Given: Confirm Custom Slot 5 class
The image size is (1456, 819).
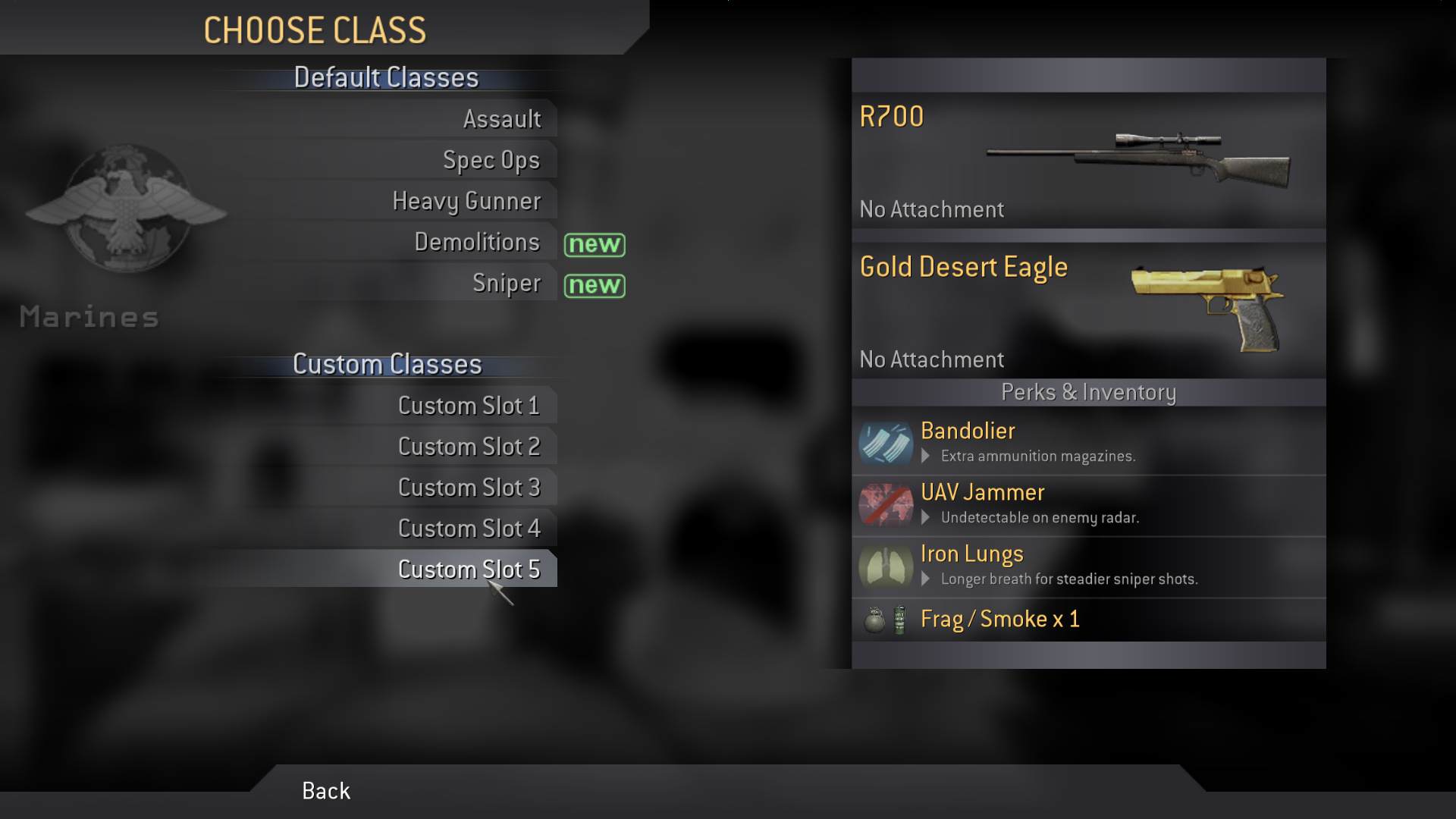Looking at the screenshot, I should tap(469, 570).
